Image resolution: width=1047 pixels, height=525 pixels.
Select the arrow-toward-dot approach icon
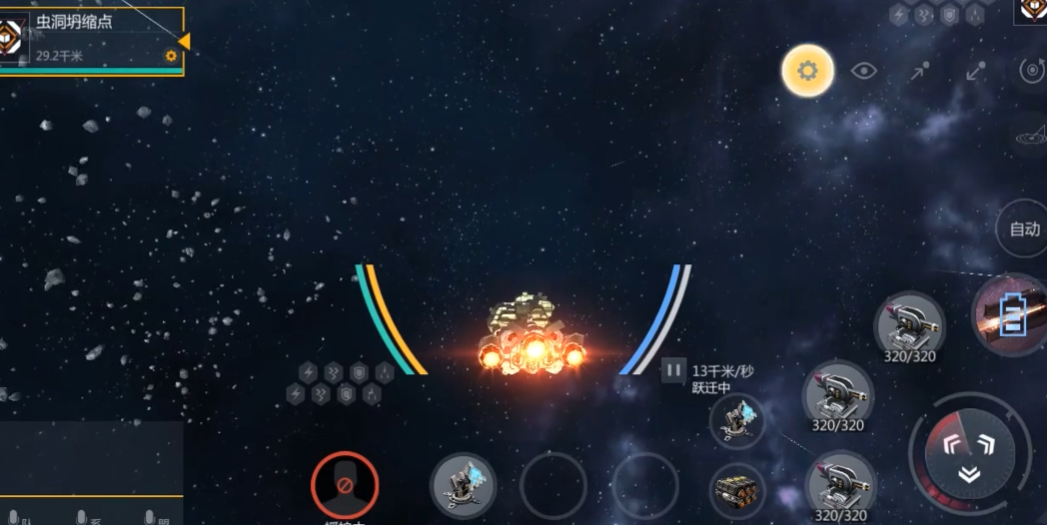pyautogui.click(x=920, y=71)
